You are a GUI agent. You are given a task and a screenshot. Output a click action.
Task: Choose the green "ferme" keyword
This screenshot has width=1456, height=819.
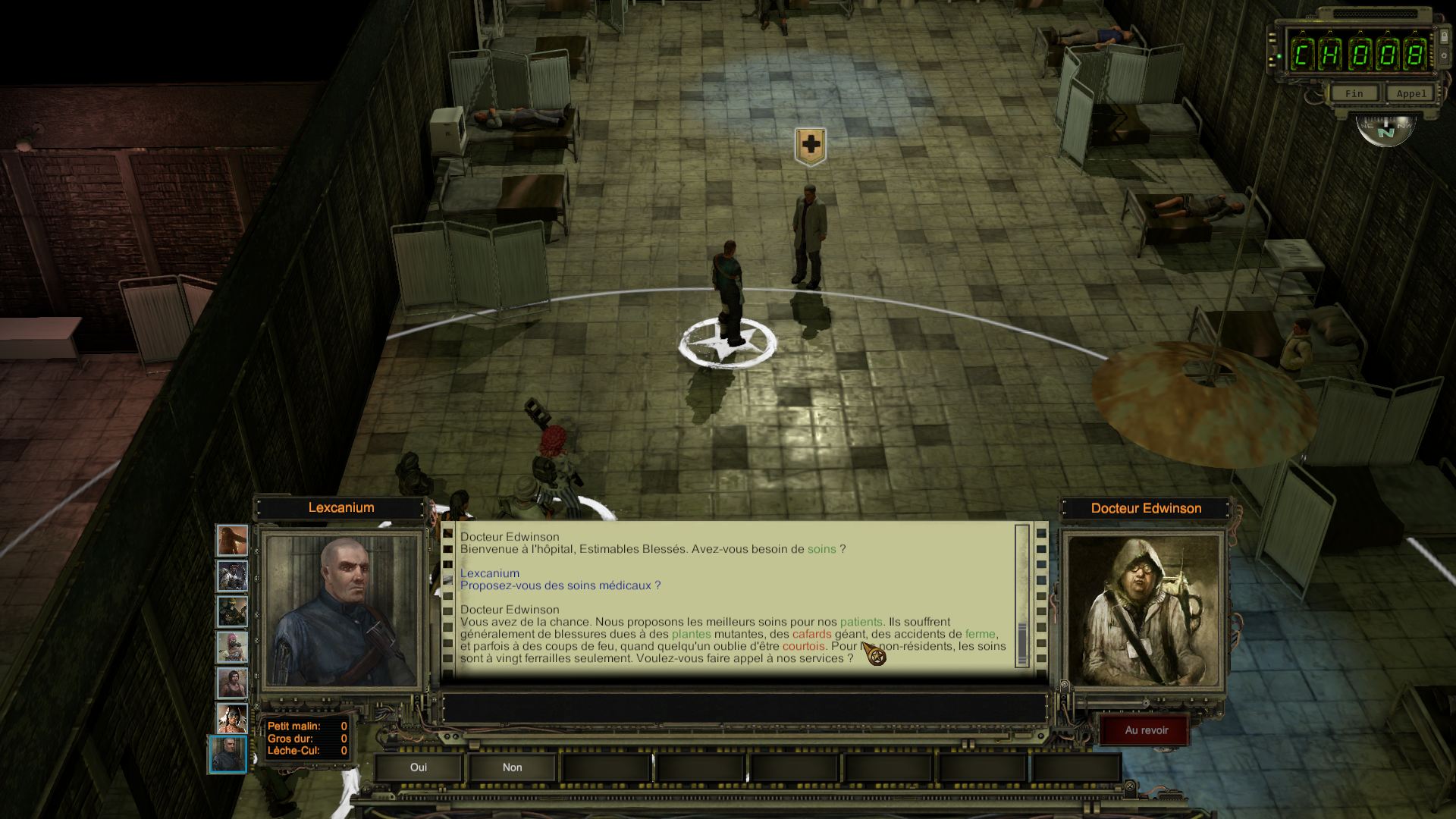(980, 634)
